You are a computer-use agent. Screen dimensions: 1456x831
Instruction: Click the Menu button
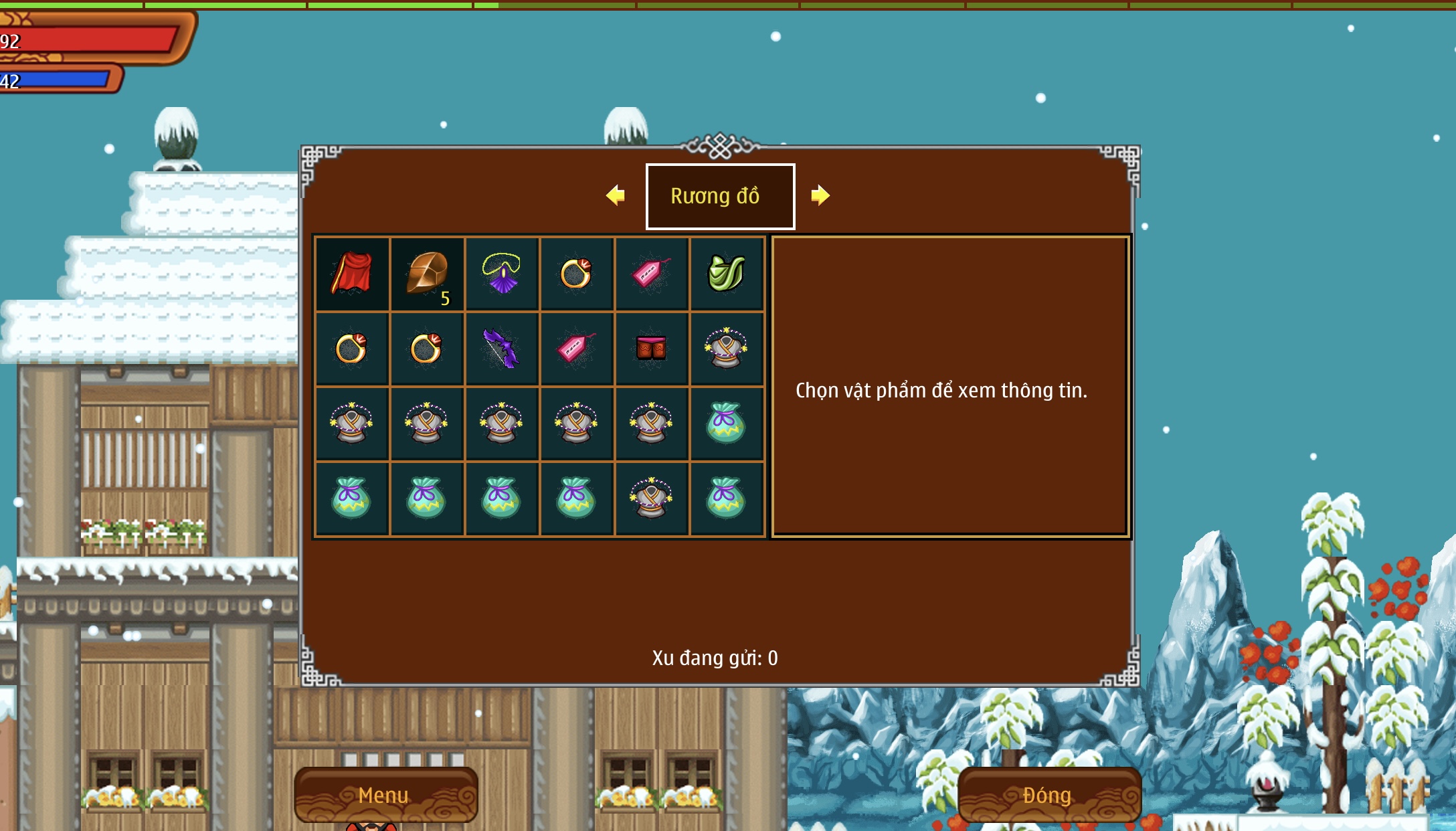(x=385, y=795)
